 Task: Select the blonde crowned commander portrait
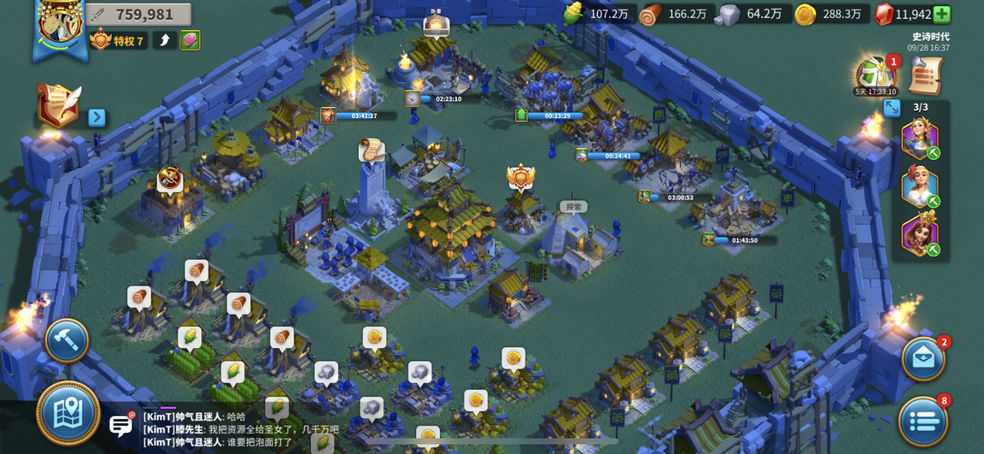pos(920,137)
